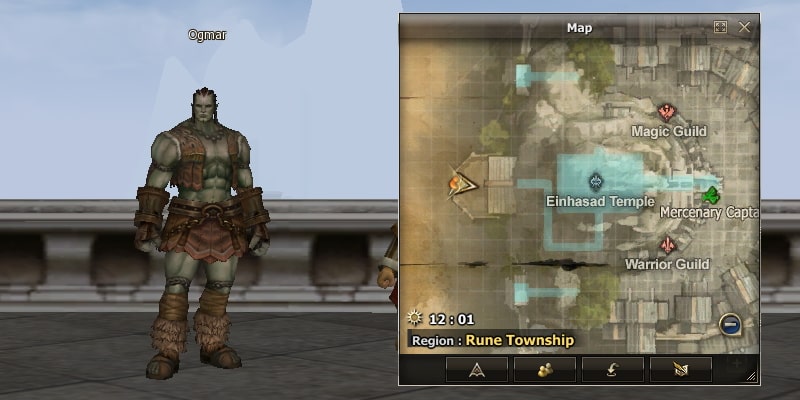This screenshot has width=800, height=400.
Task: Select the Warrior Guild map marker
Action: (x=666, y=245)
